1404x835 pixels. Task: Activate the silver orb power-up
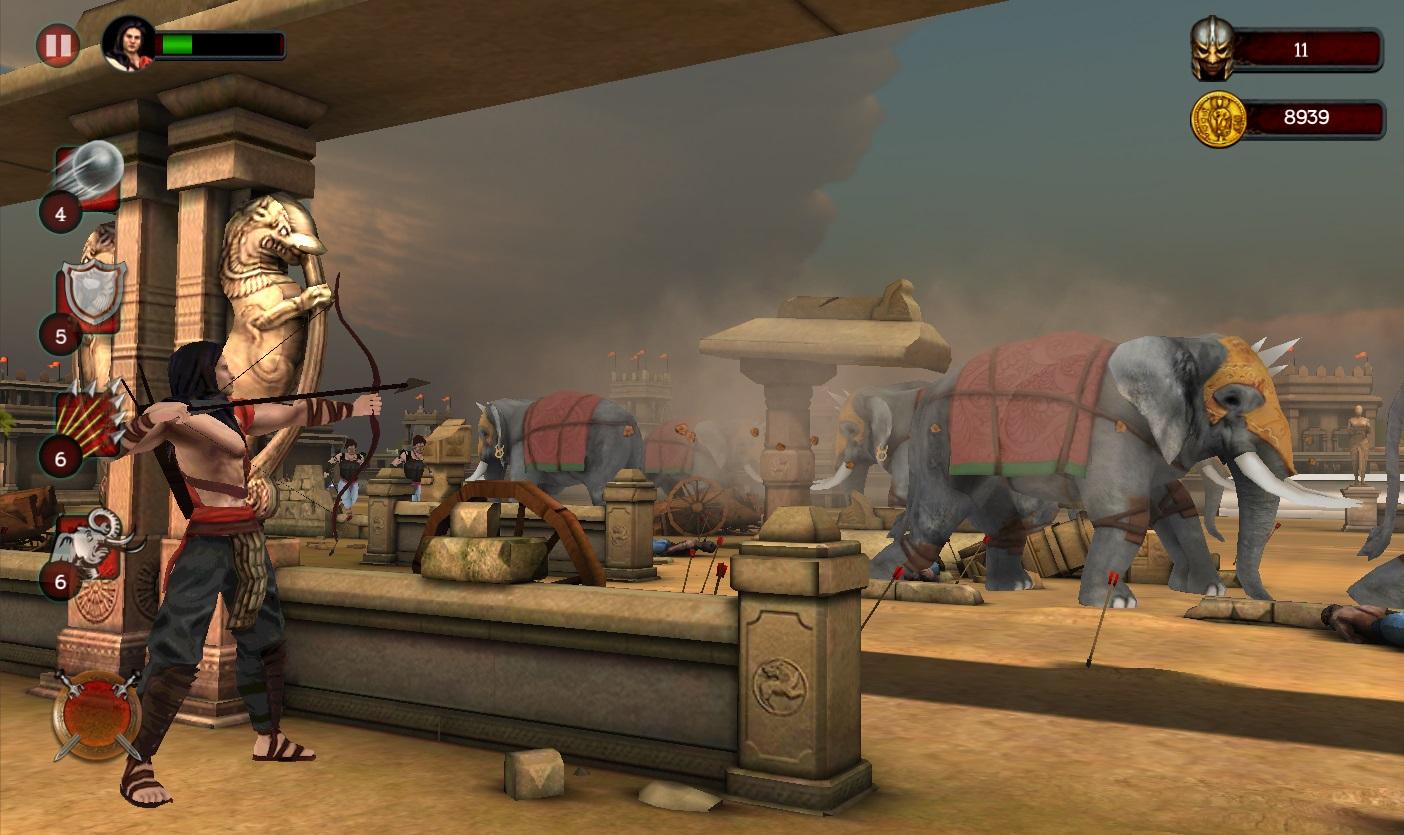tap(91, 176)
